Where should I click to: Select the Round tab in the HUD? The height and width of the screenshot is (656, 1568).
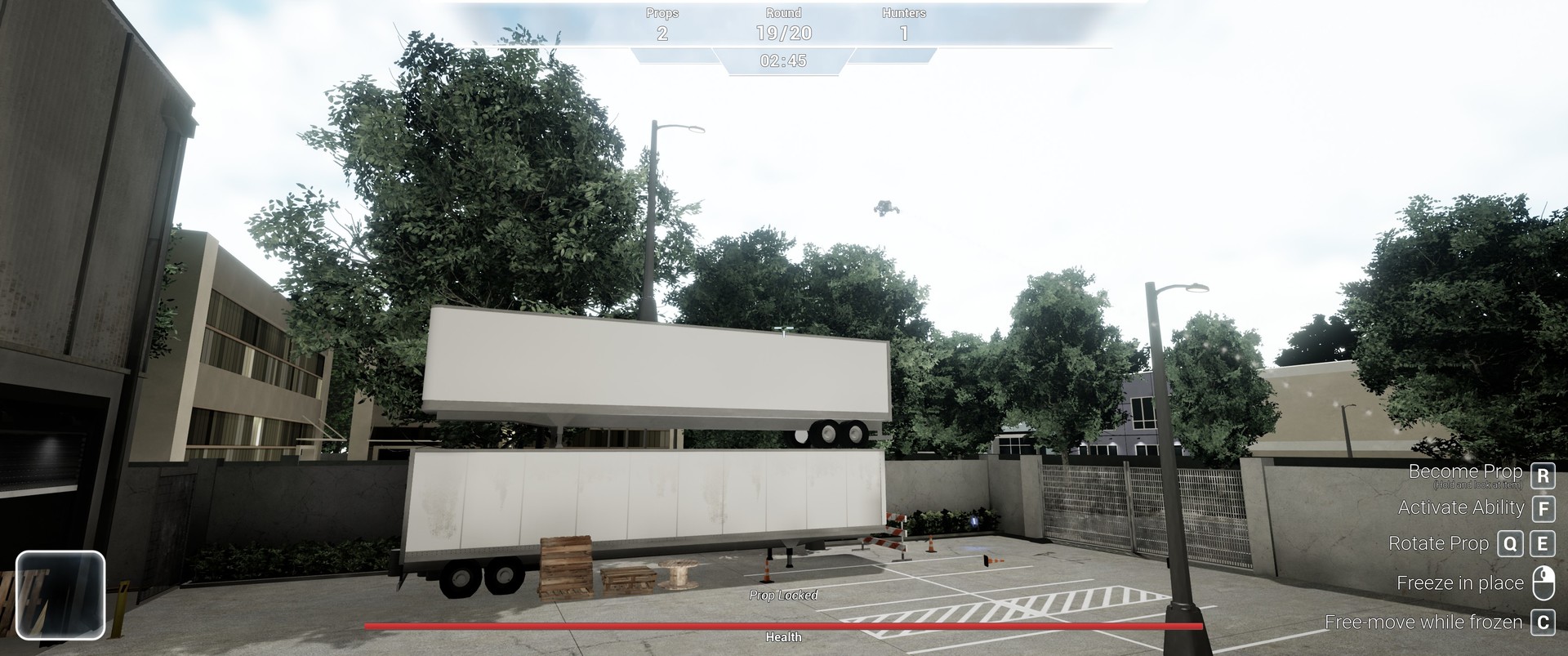[782, 12]
